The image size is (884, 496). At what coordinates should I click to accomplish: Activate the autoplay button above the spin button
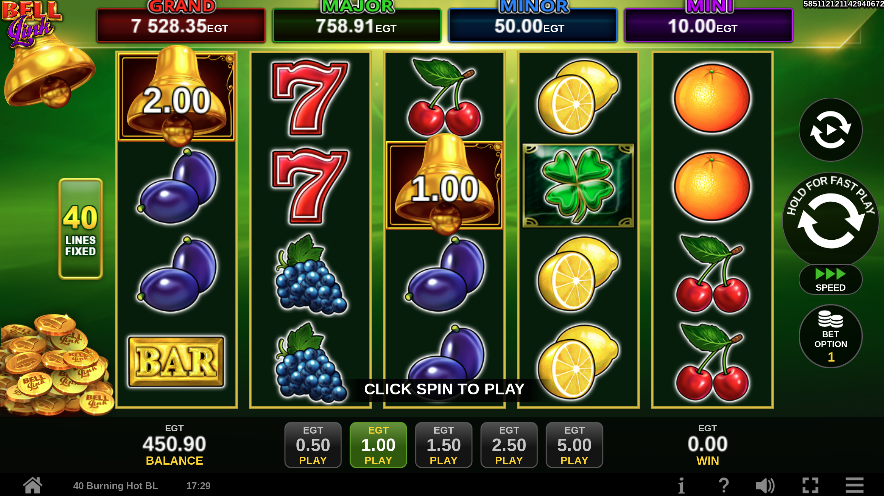(830, 130)
